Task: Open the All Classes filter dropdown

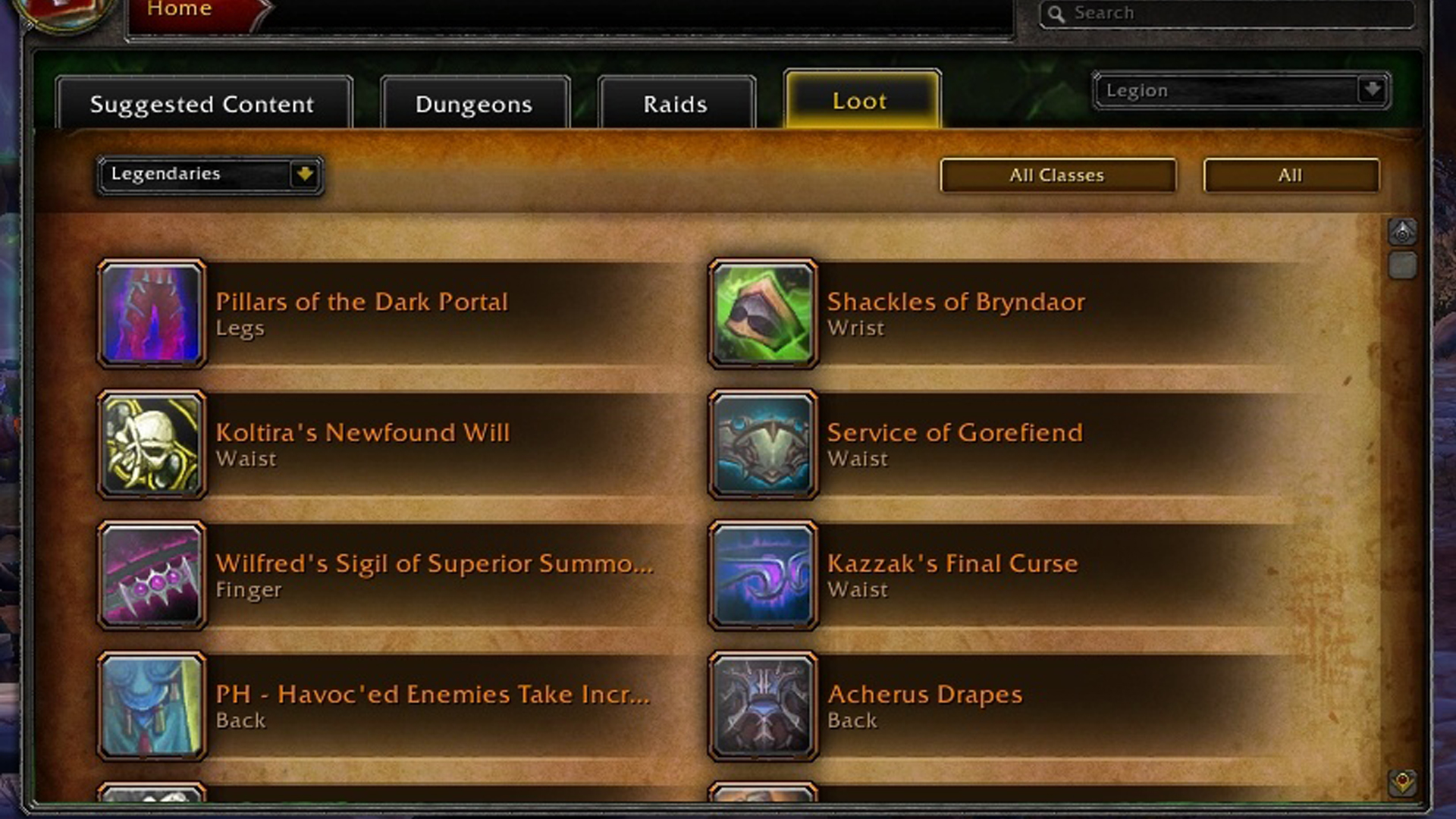Action: pyautogui.click(x=1058, y=175)
